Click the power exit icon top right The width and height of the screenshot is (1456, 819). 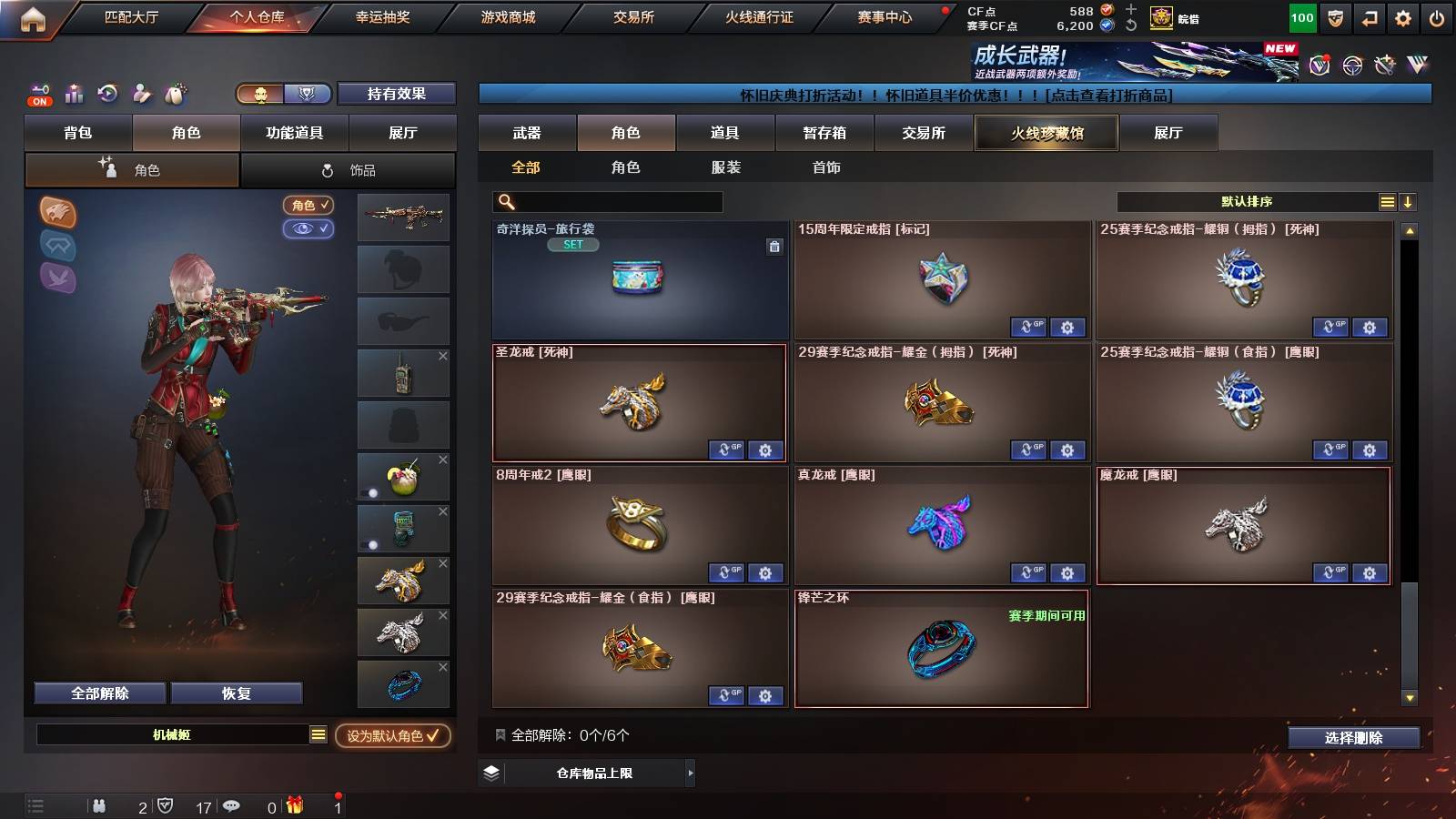1437,17
